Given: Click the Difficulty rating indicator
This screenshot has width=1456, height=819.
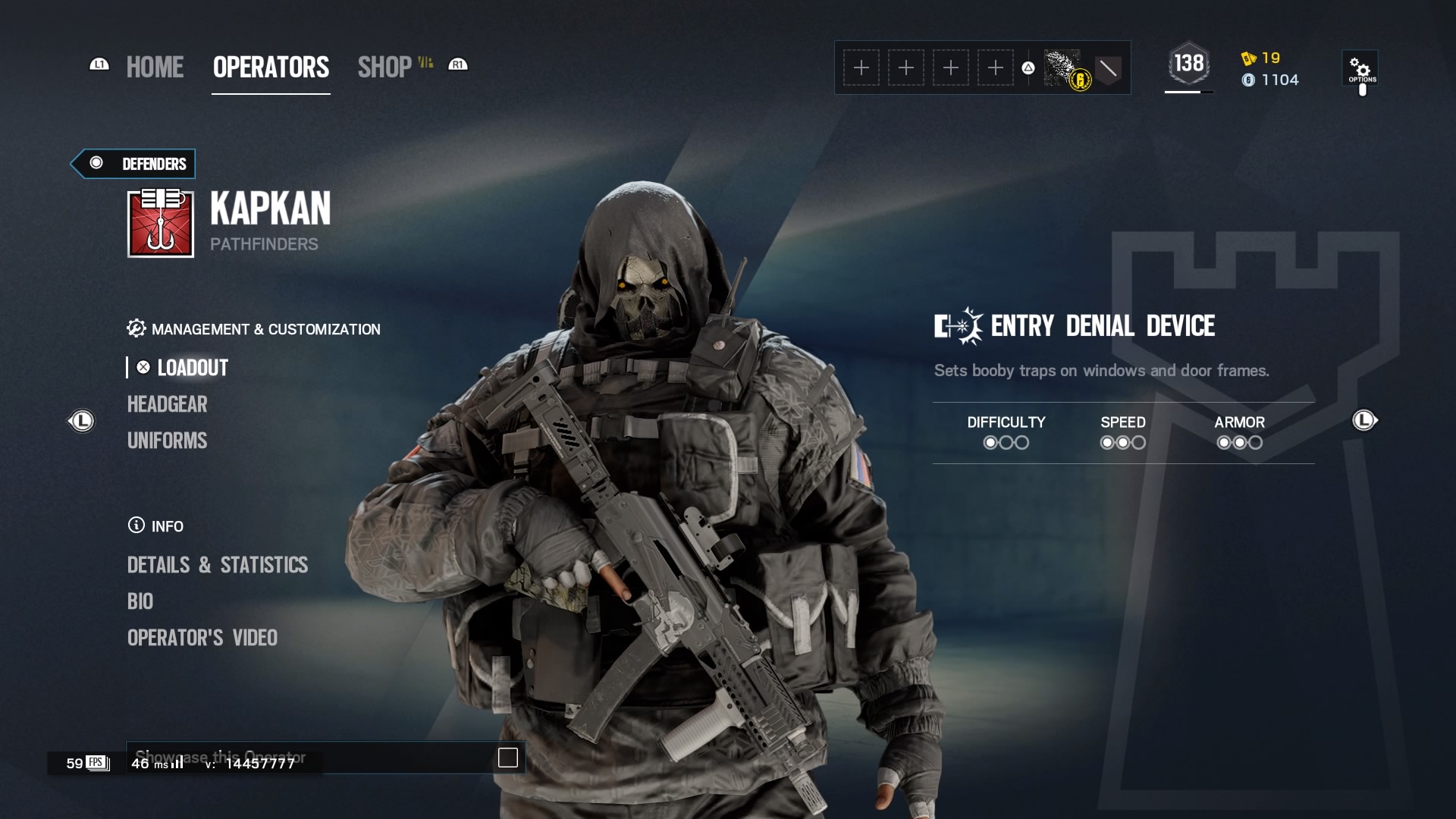Looking at the screenshot, I should [x=1006, y=443].
